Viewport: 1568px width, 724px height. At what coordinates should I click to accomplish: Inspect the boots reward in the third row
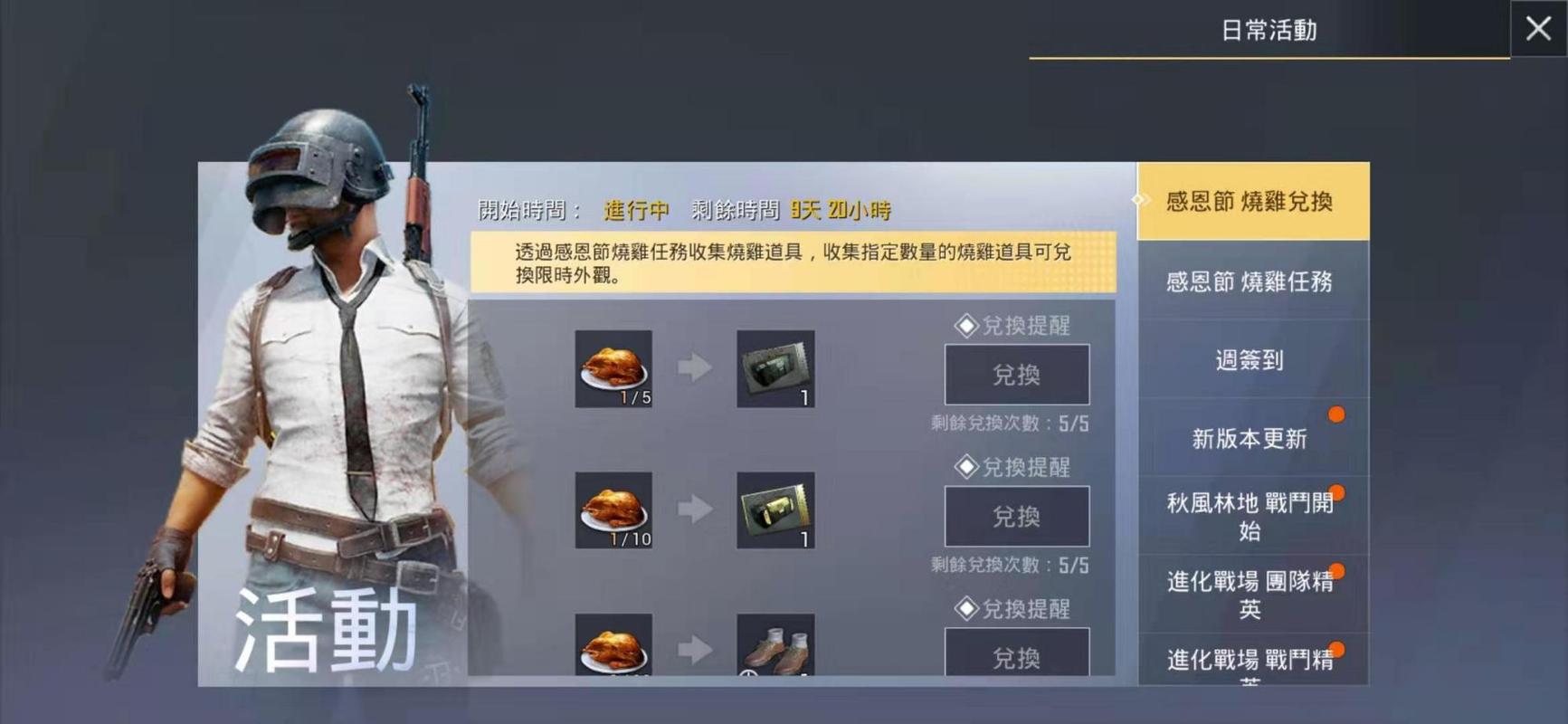(775, 647)
